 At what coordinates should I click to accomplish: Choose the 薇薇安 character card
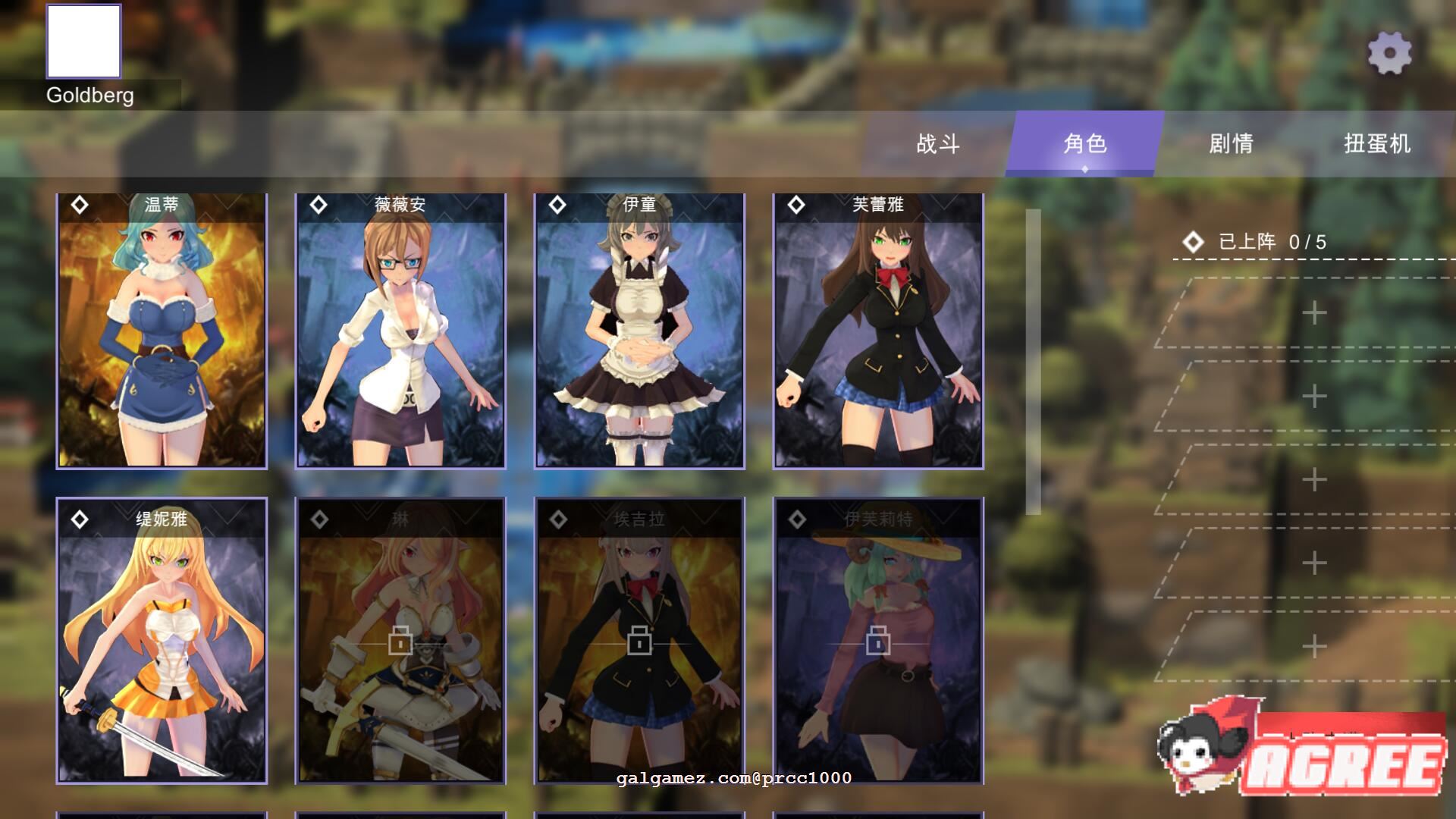point(400,331)
